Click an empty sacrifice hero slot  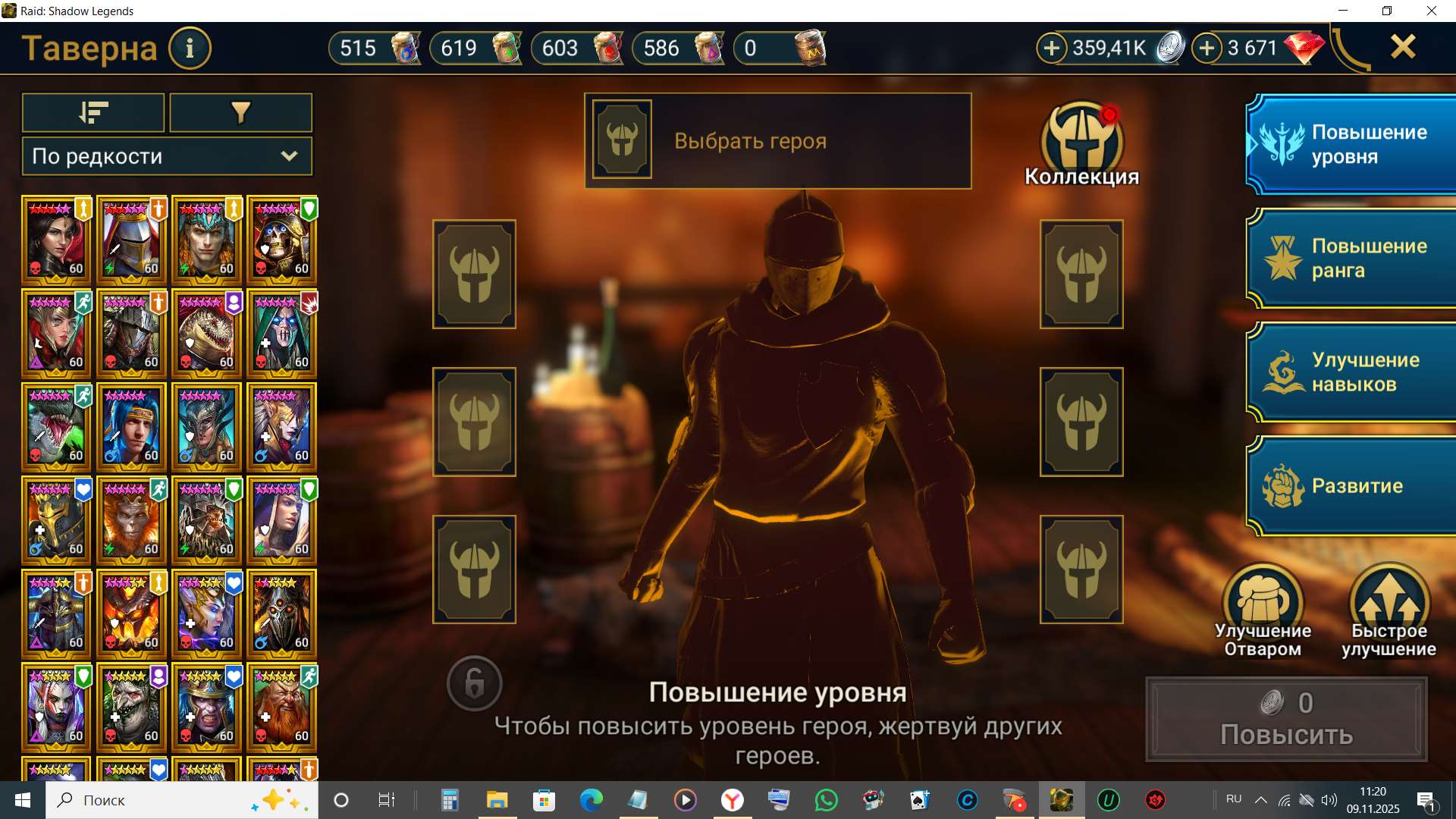point(474,274)
